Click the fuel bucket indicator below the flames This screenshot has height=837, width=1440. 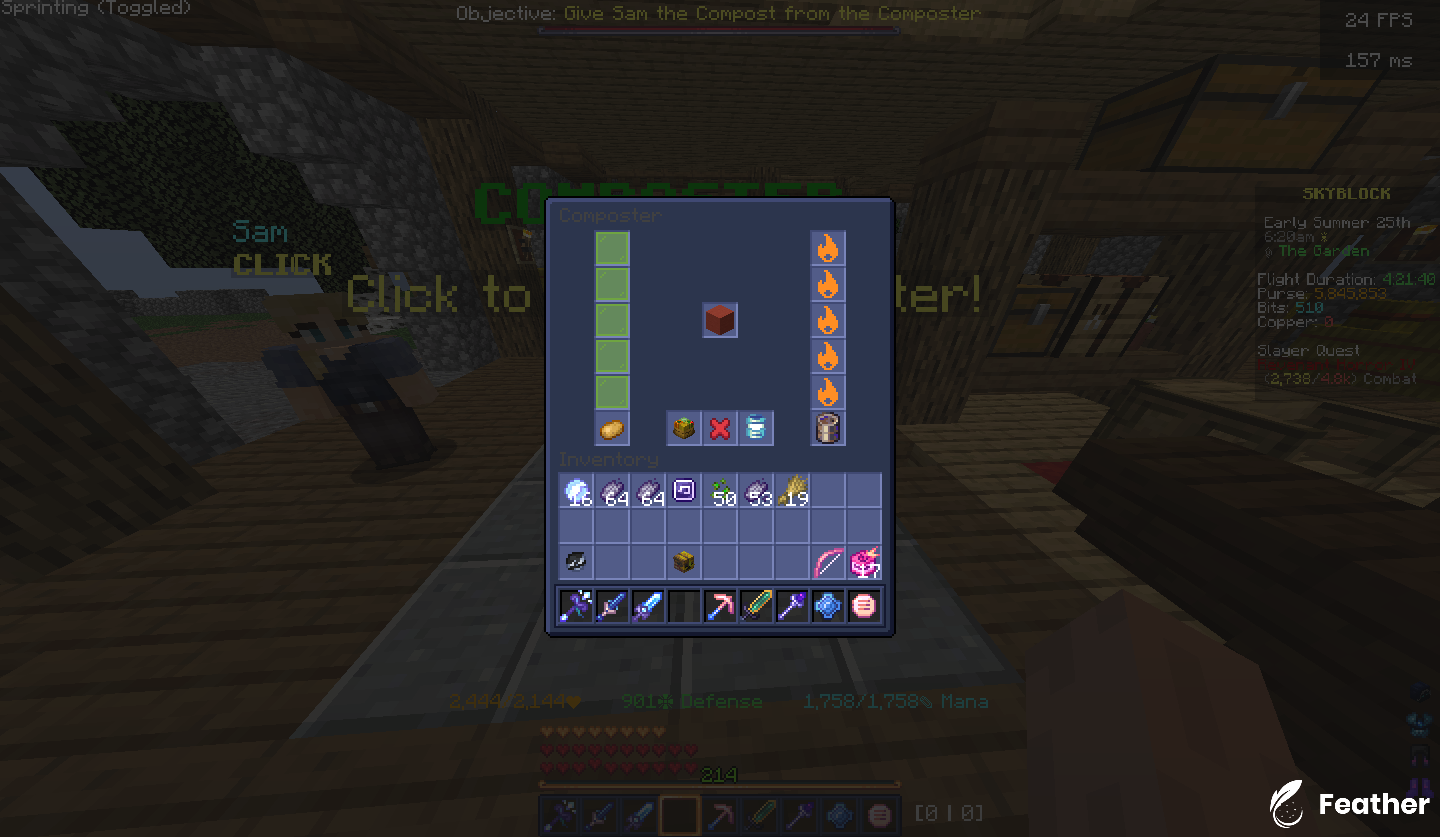coord(827,428)
